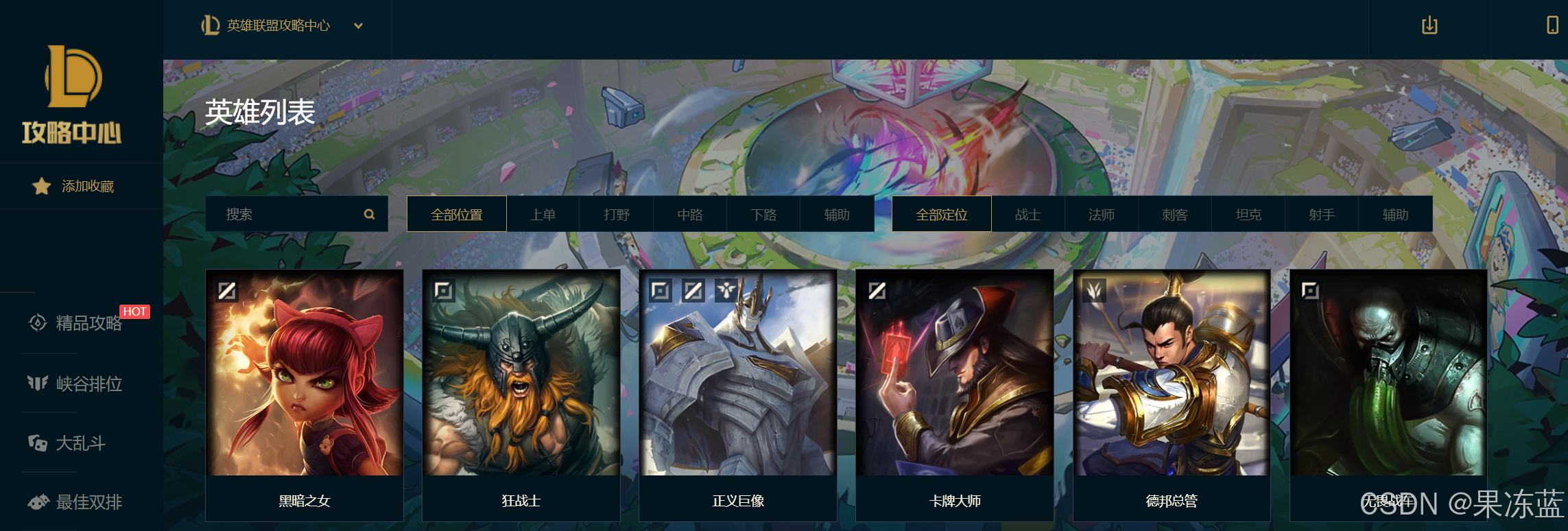Click the search magnifier icon
The height and width of the screenshot is (531, 1568).
point(370,213)
